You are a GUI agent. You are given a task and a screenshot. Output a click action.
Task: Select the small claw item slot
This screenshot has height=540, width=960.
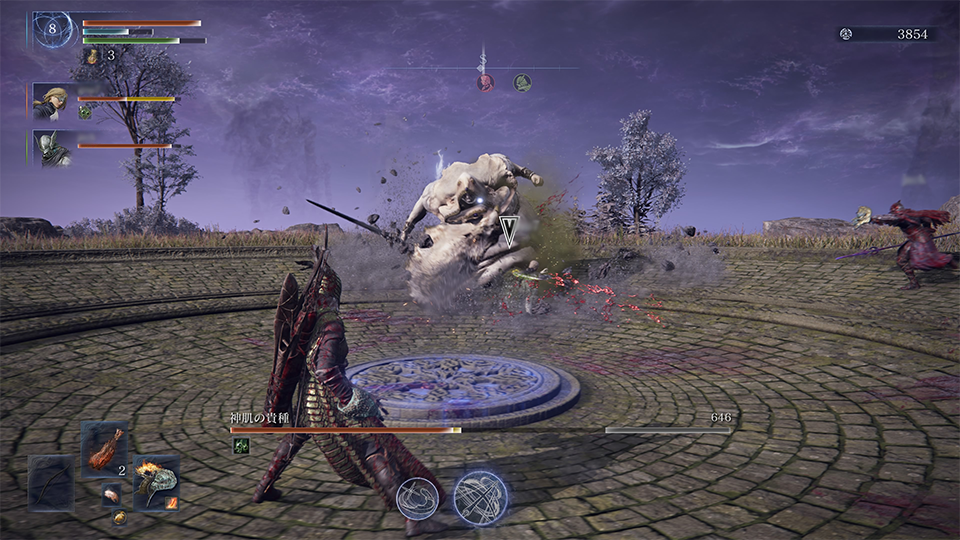[111, 495]
